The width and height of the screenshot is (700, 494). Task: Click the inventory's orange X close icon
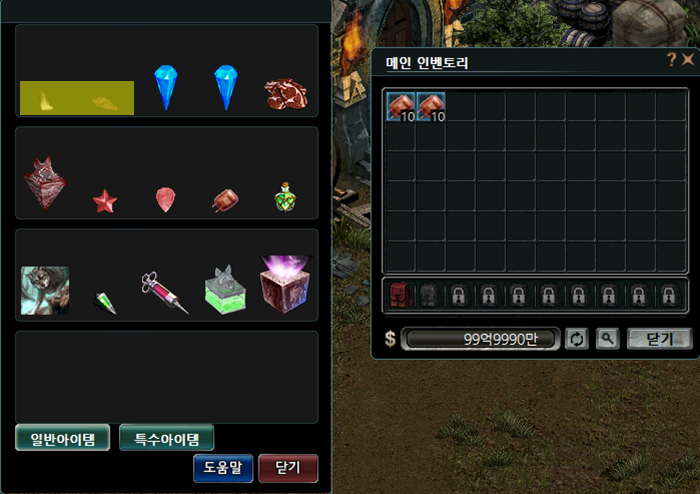(688, 60)
